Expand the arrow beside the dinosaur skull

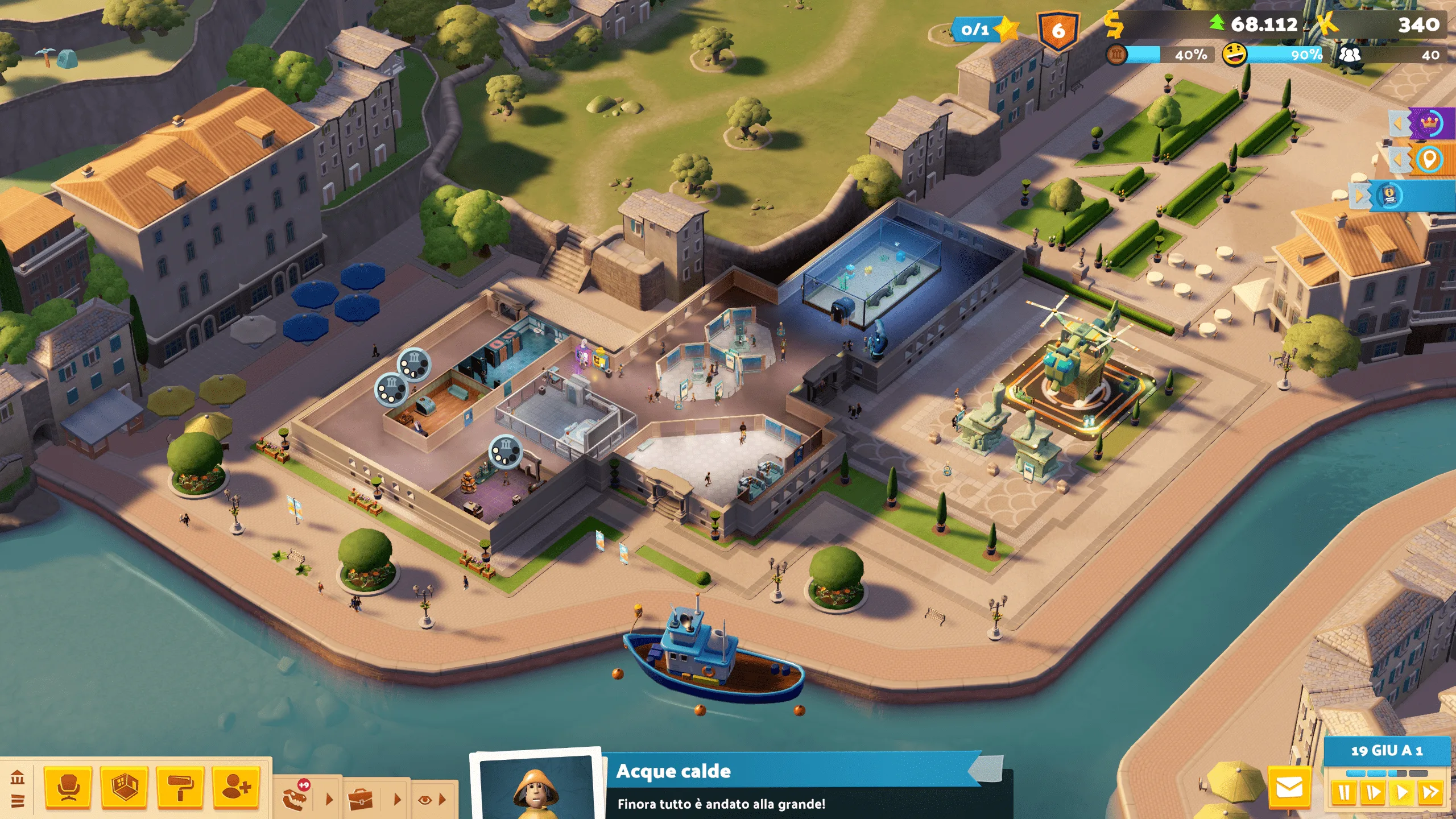pos(329,799)
